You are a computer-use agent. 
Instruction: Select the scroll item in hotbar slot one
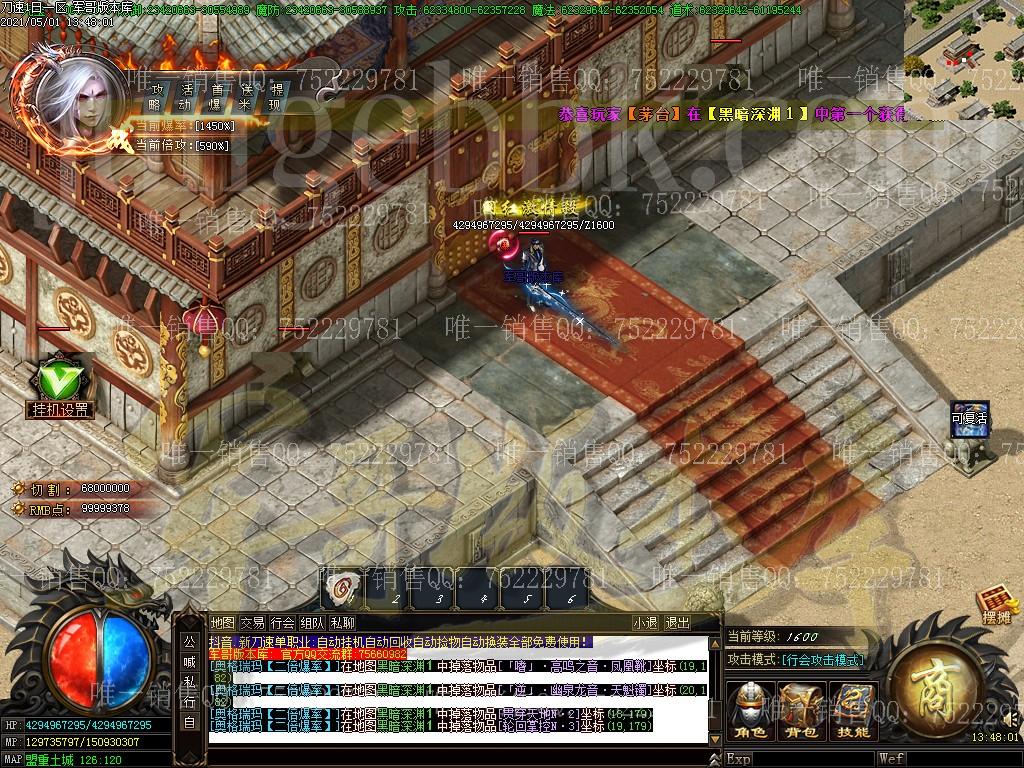coord(342,590)
